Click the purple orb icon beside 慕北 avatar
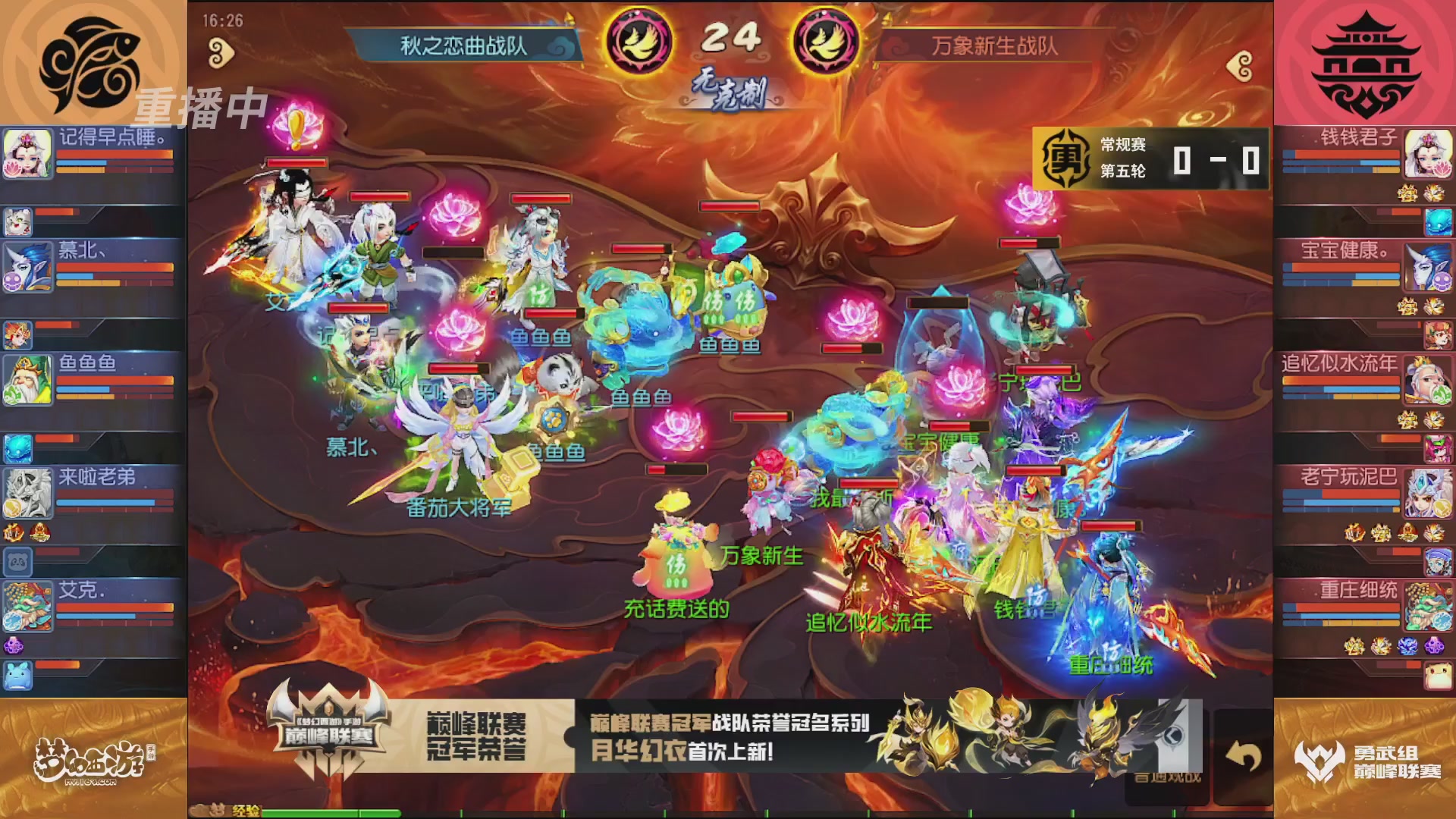 [x=12, y=281]
